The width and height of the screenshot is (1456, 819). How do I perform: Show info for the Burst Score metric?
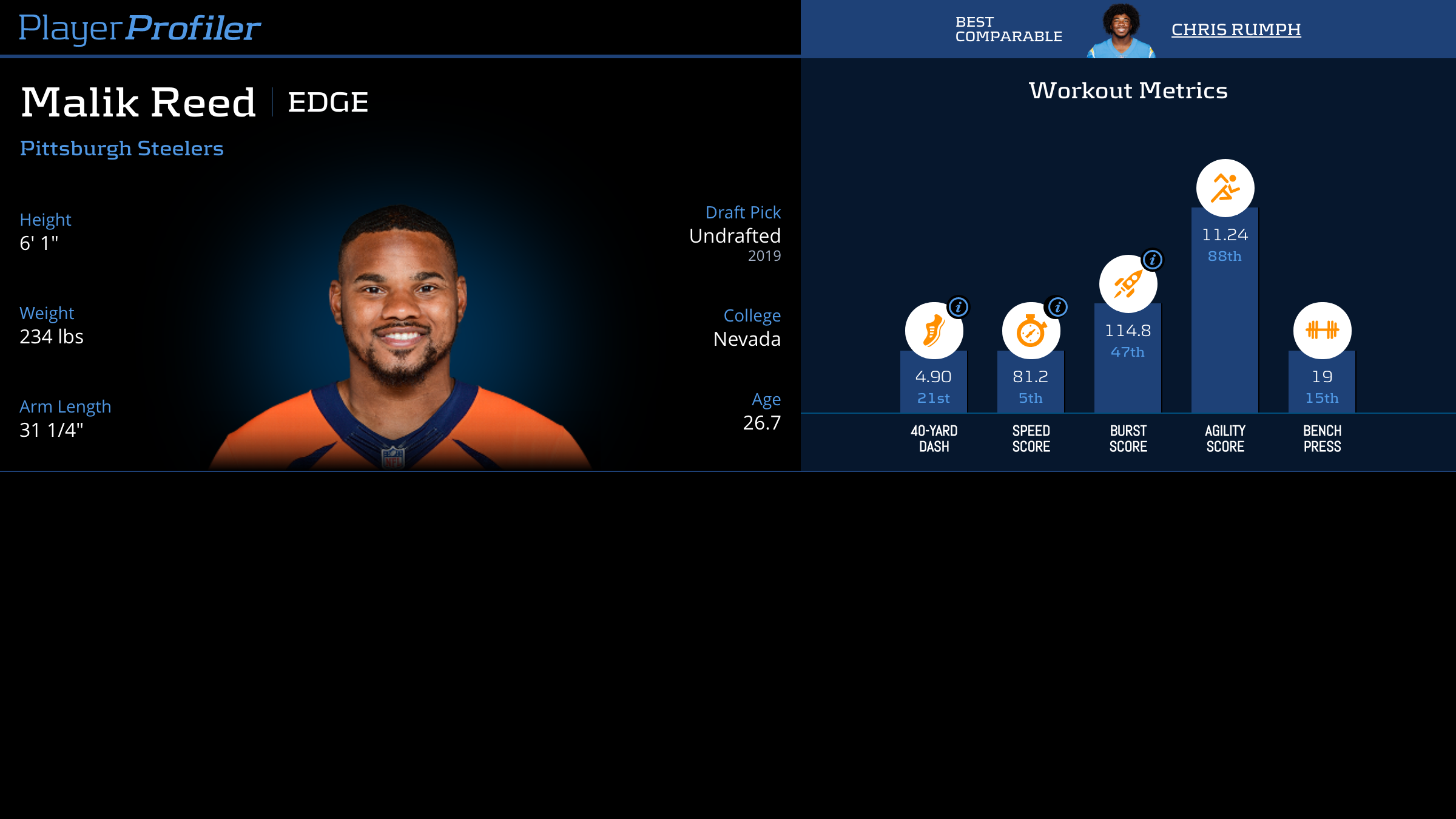coord(1153,260)
